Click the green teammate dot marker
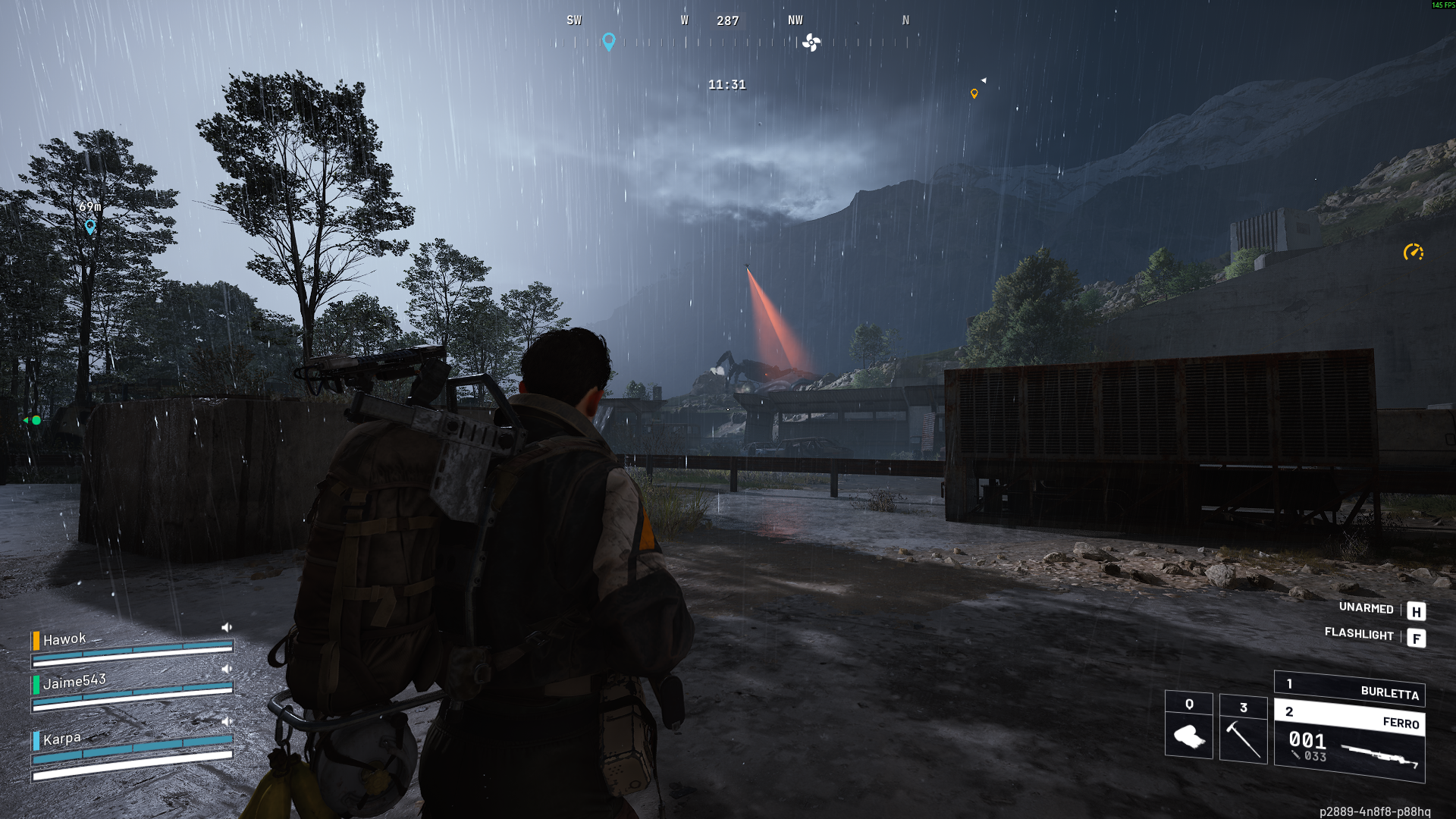The width and height of the screenshot is (1456, 819). 36,420
